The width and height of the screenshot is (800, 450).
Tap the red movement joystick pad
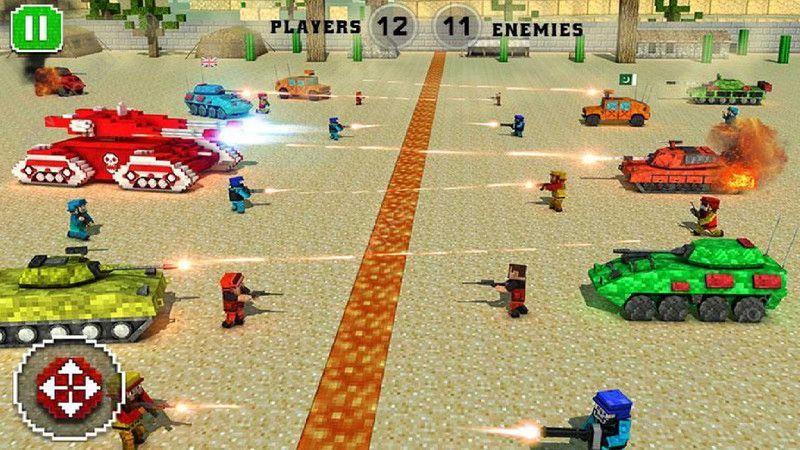pyautogui.click(x=67, y=387)
